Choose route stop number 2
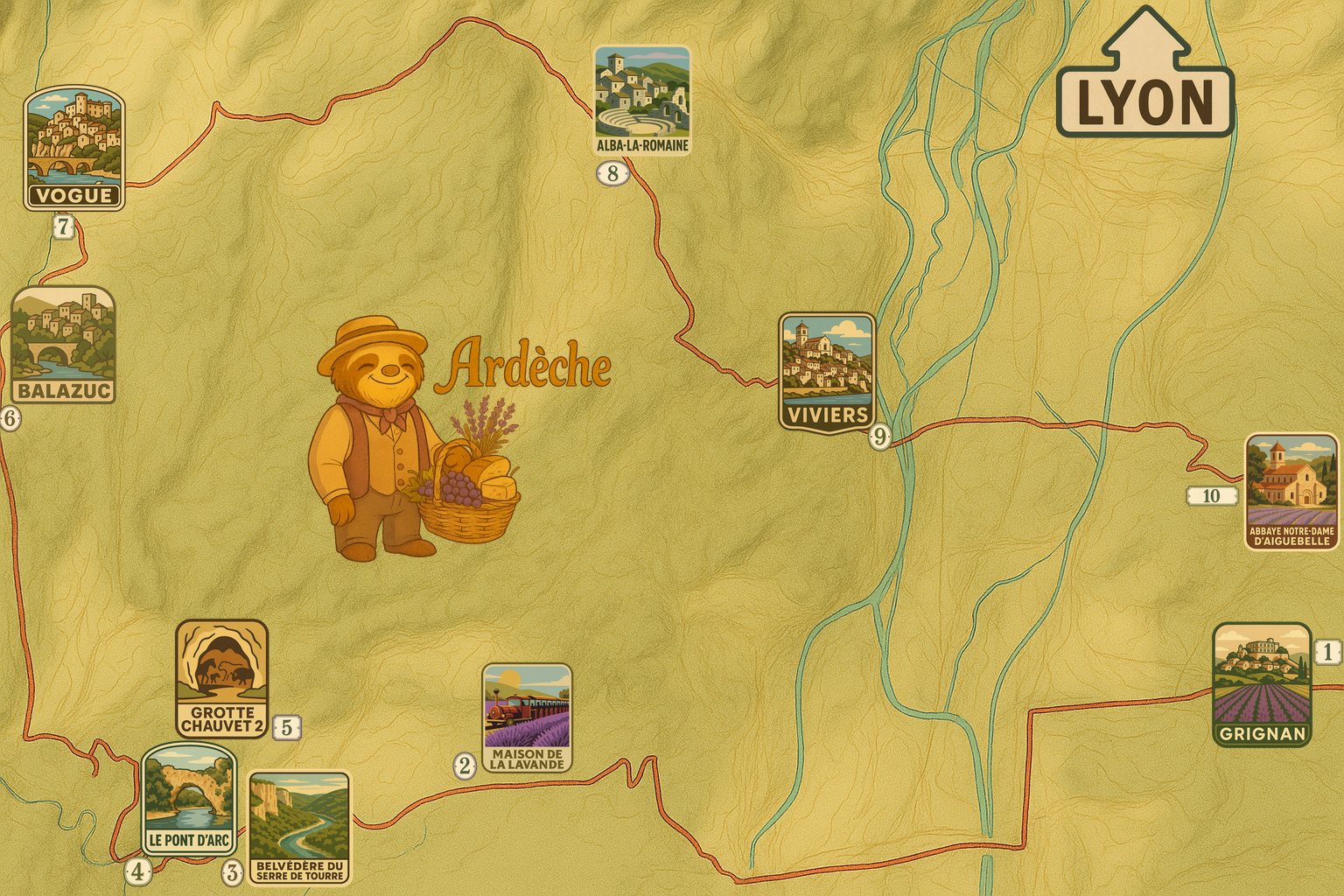This screenshot has height=896, width=1344. point(465,766)
